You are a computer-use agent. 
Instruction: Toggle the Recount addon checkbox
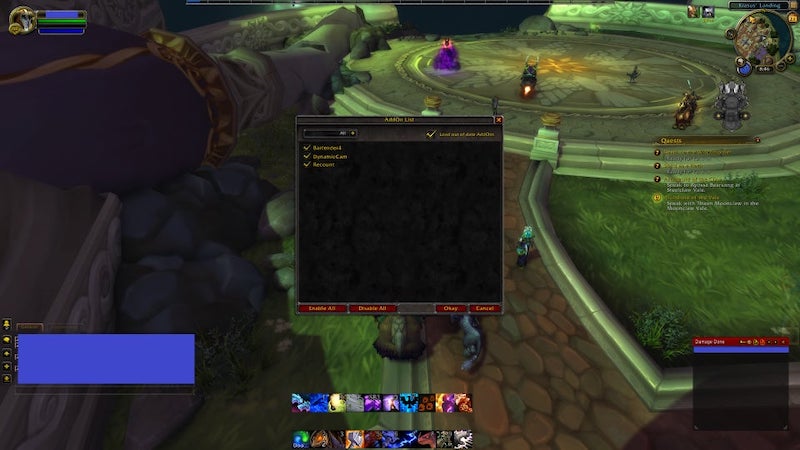(x=307, y=164)
